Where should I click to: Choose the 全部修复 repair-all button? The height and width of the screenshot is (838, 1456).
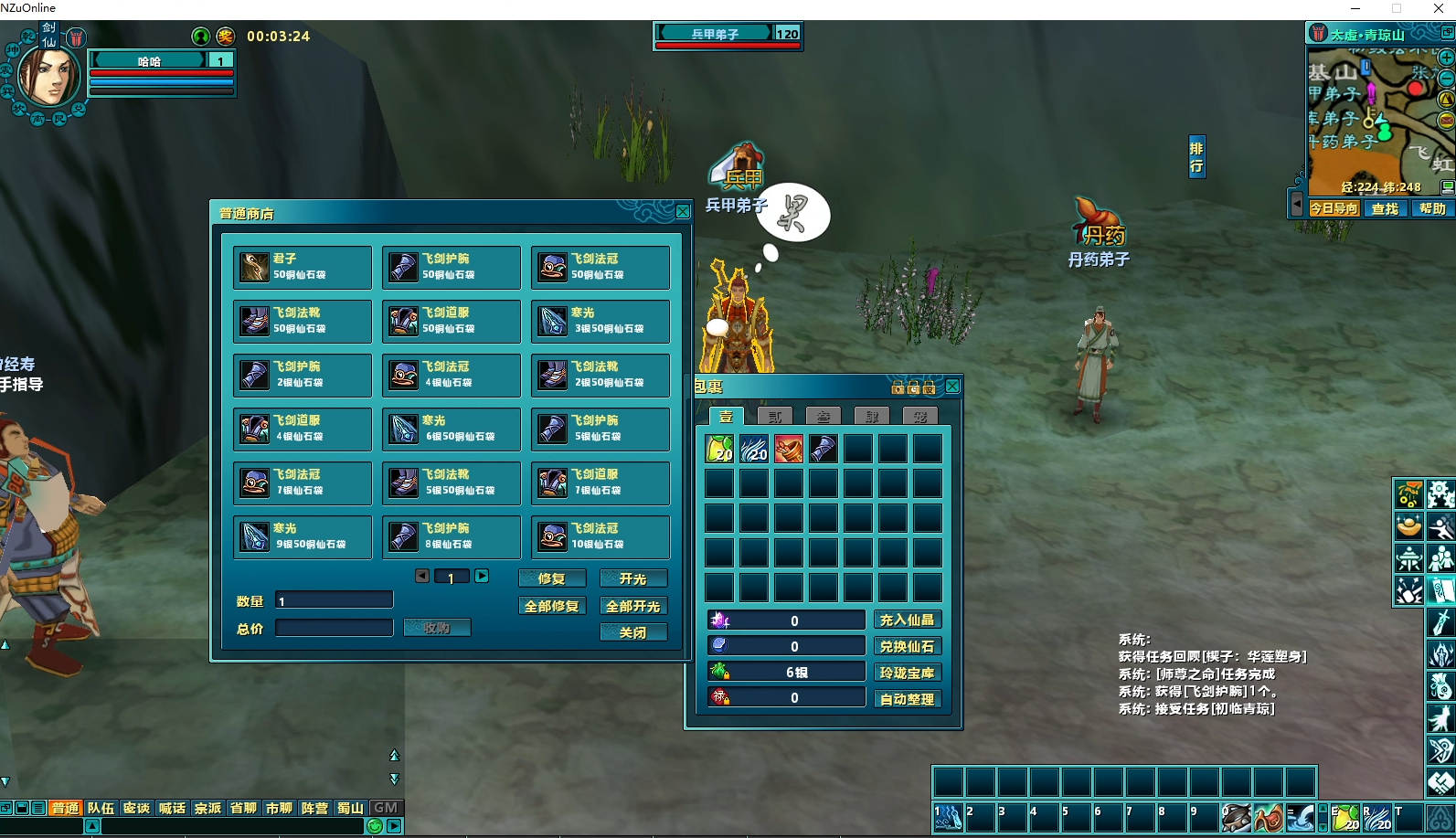click(x=551, y=606)
